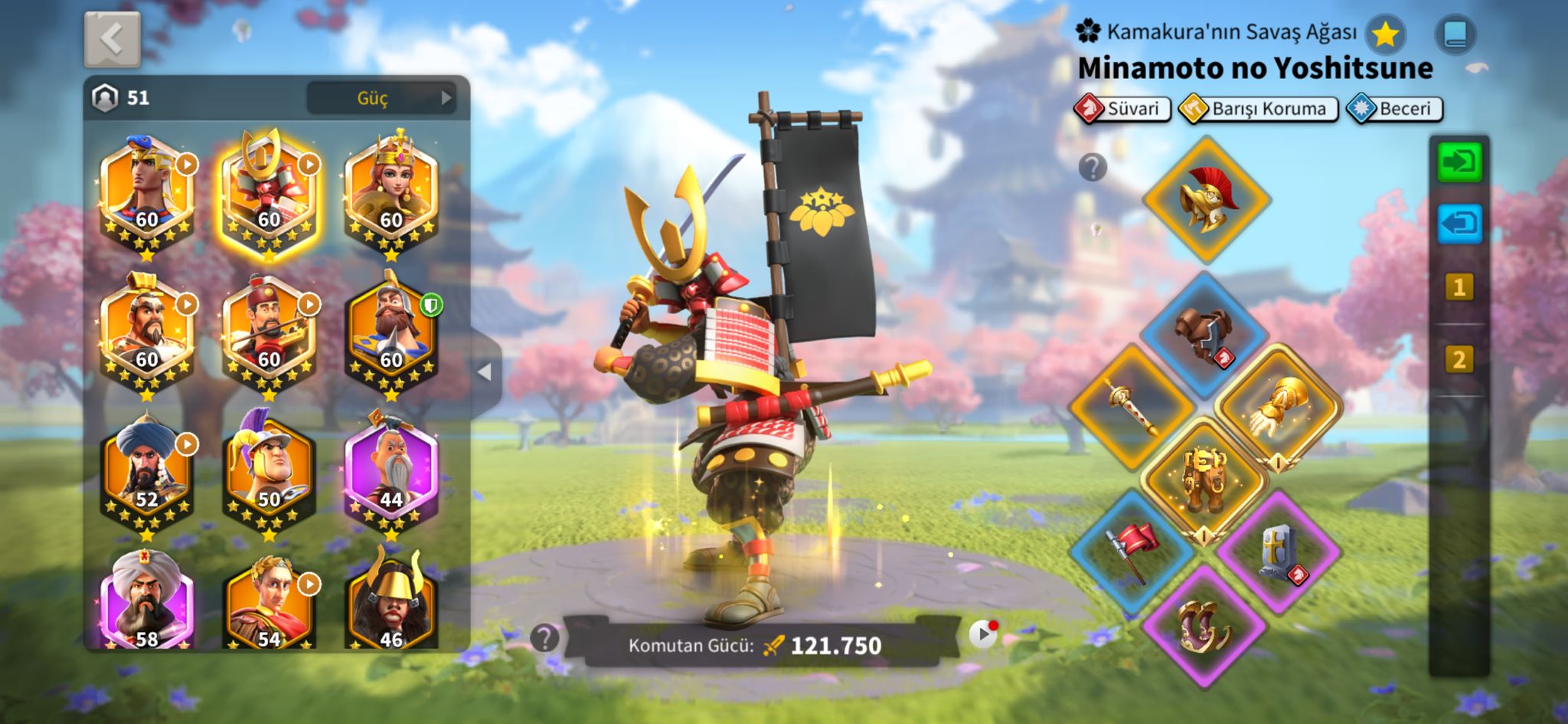The image size is (1568, 724).
Task: Play the commander preview video button
Action: (983, 634)
